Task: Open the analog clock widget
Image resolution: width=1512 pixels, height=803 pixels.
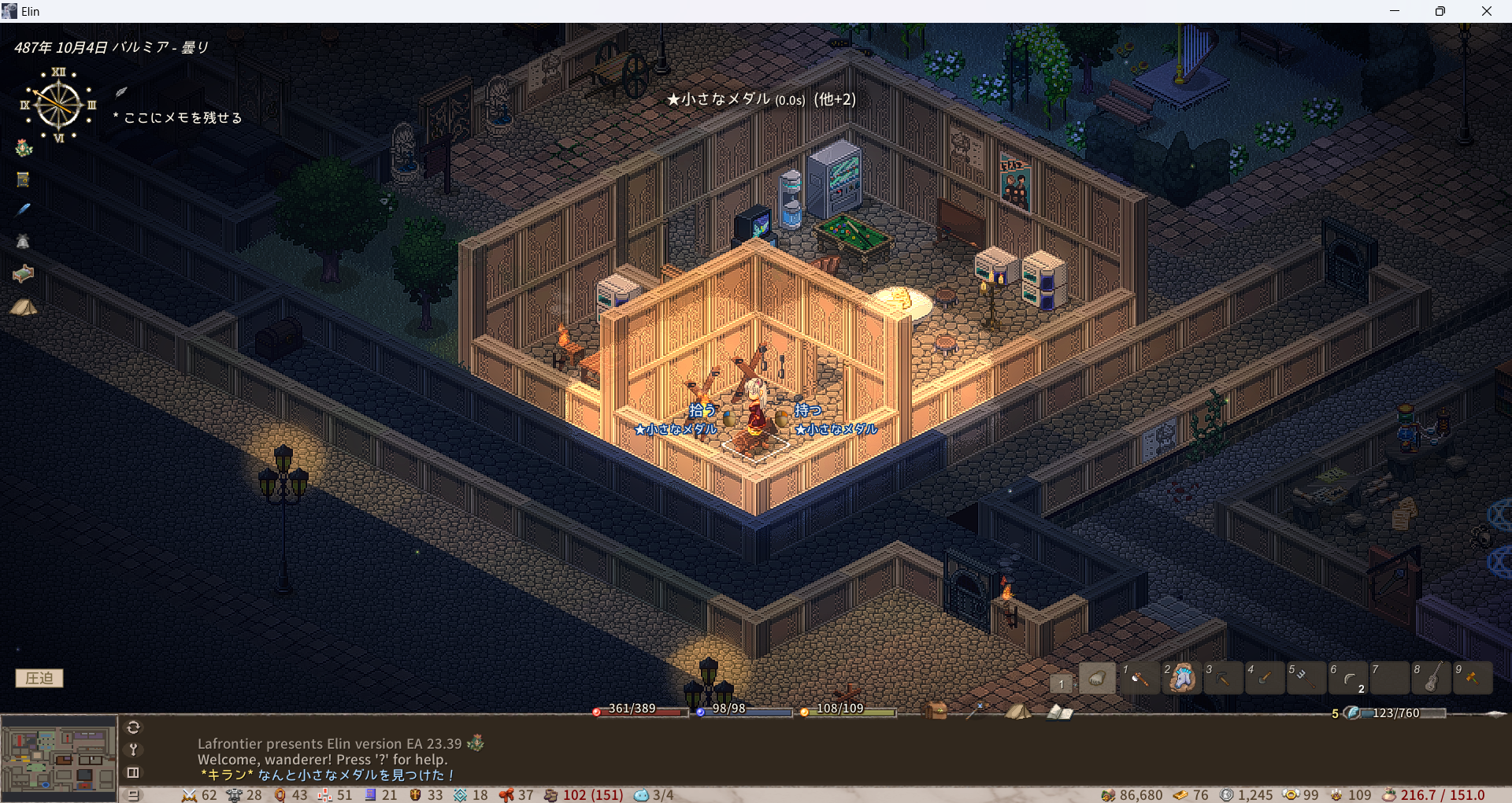Action: tap(58, 105)
